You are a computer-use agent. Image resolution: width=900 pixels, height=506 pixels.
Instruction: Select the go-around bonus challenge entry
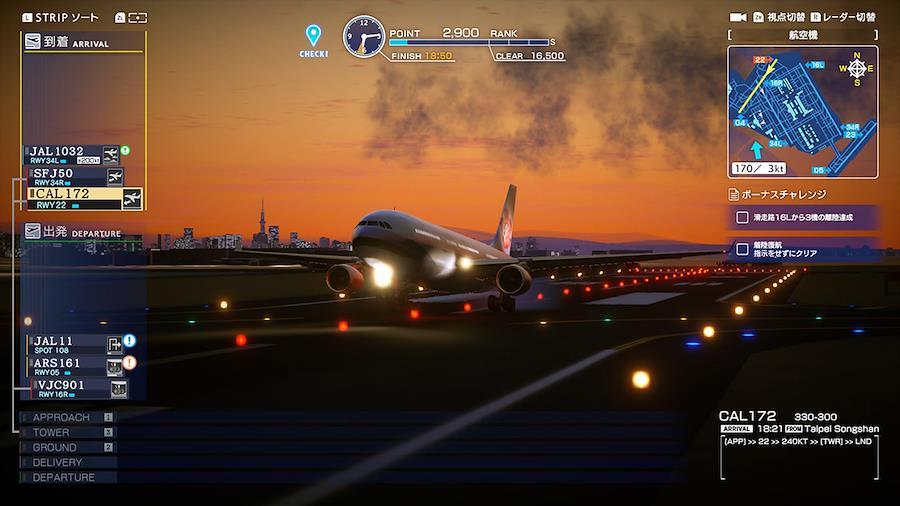click(805, 249)
